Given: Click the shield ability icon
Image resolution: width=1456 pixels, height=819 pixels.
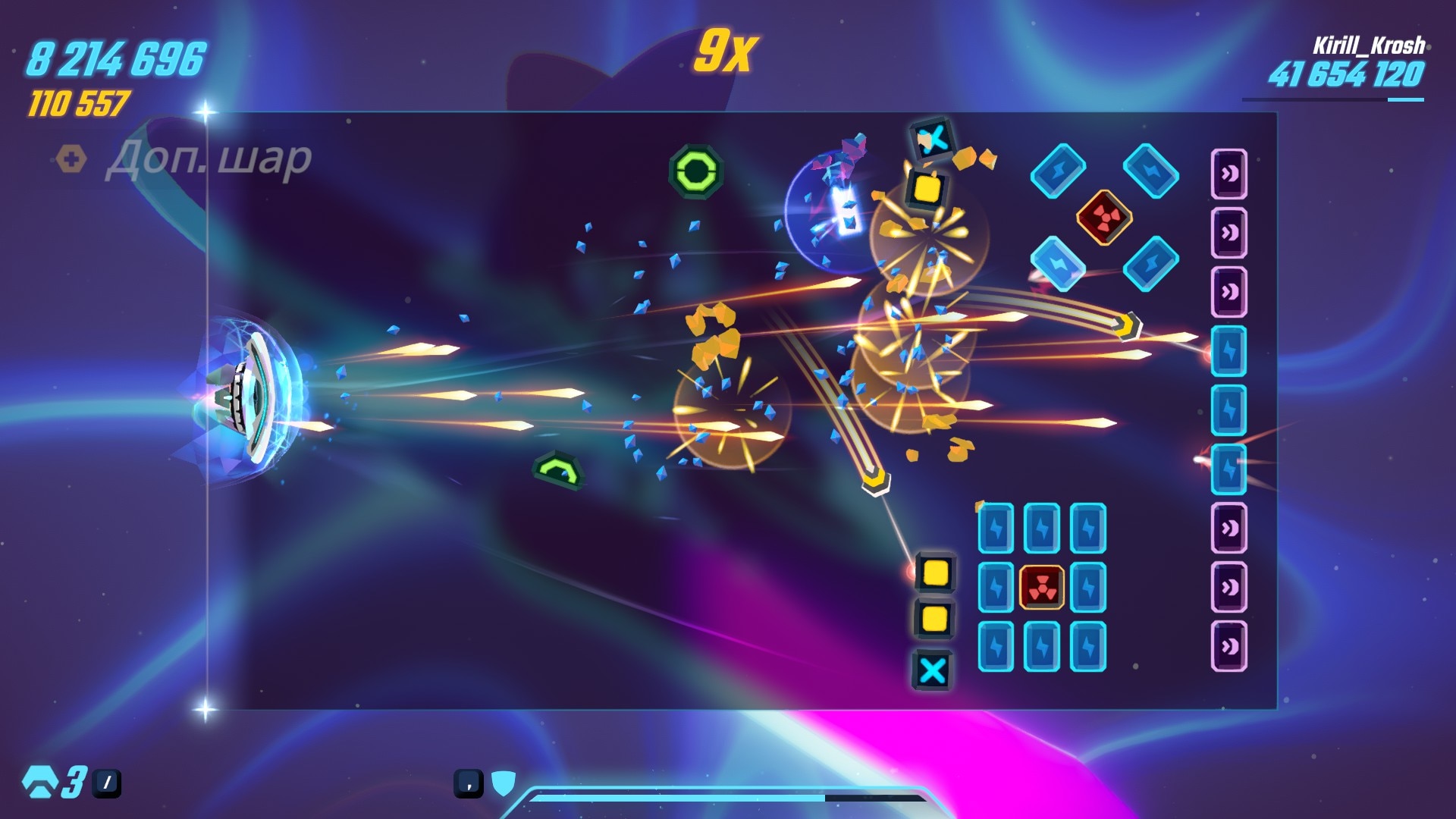Looking at the screenshot, I should 504,783.
